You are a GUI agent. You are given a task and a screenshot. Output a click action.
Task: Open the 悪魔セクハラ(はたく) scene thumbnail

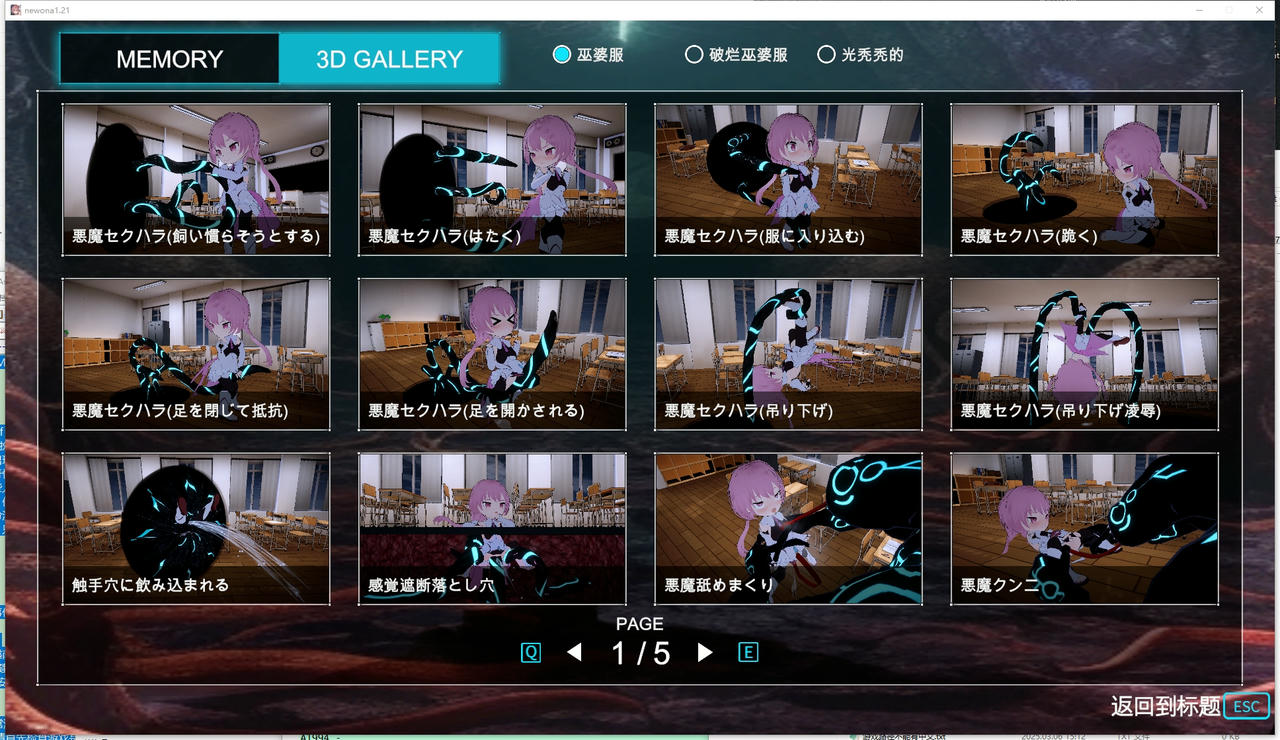click(492, 178)
